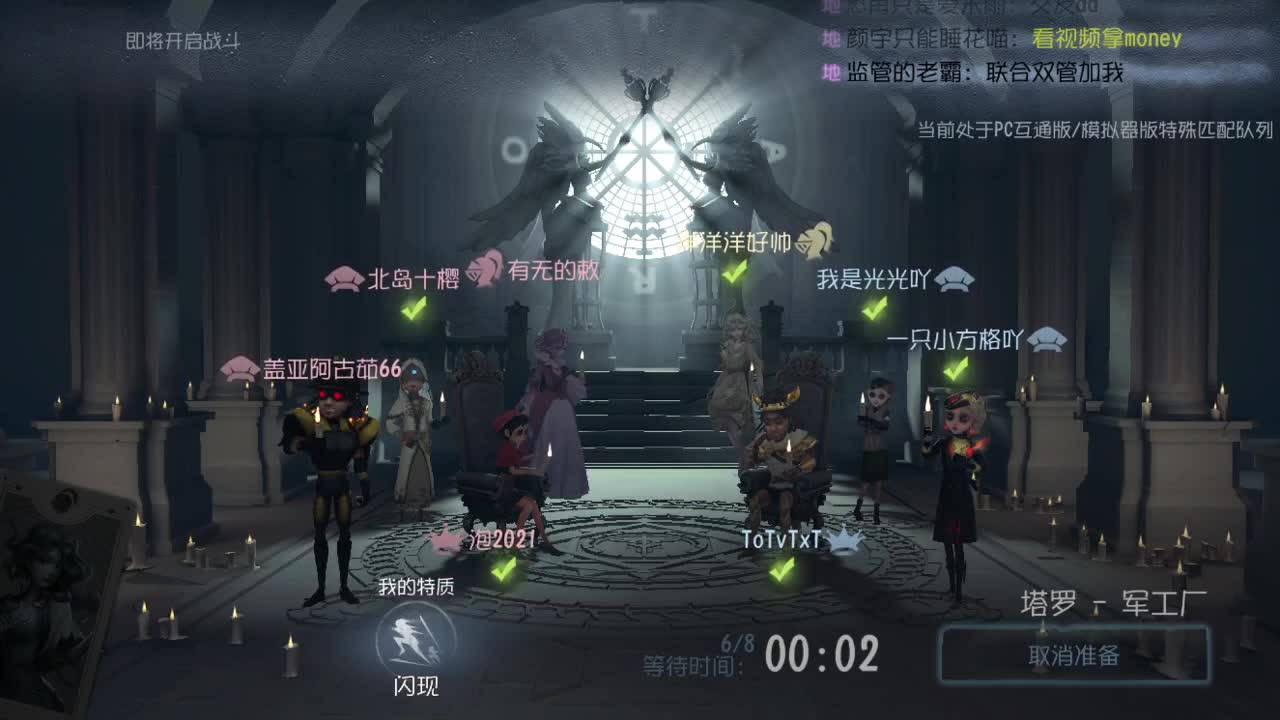Click the hat icon beside 一只小方格吖
Viewport: 1280px width, 720px height.
point(1048,341)
